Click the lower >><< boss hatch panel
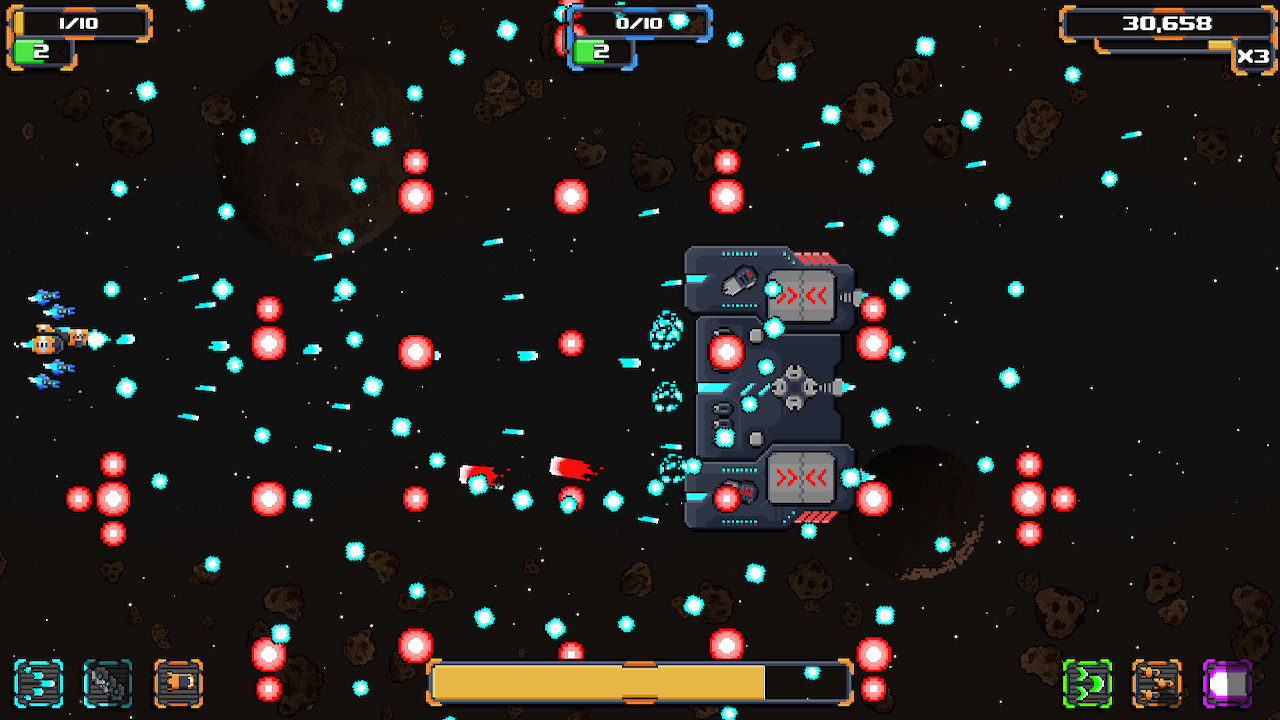This screenshot has height=720, width=1280. (799, 480)
